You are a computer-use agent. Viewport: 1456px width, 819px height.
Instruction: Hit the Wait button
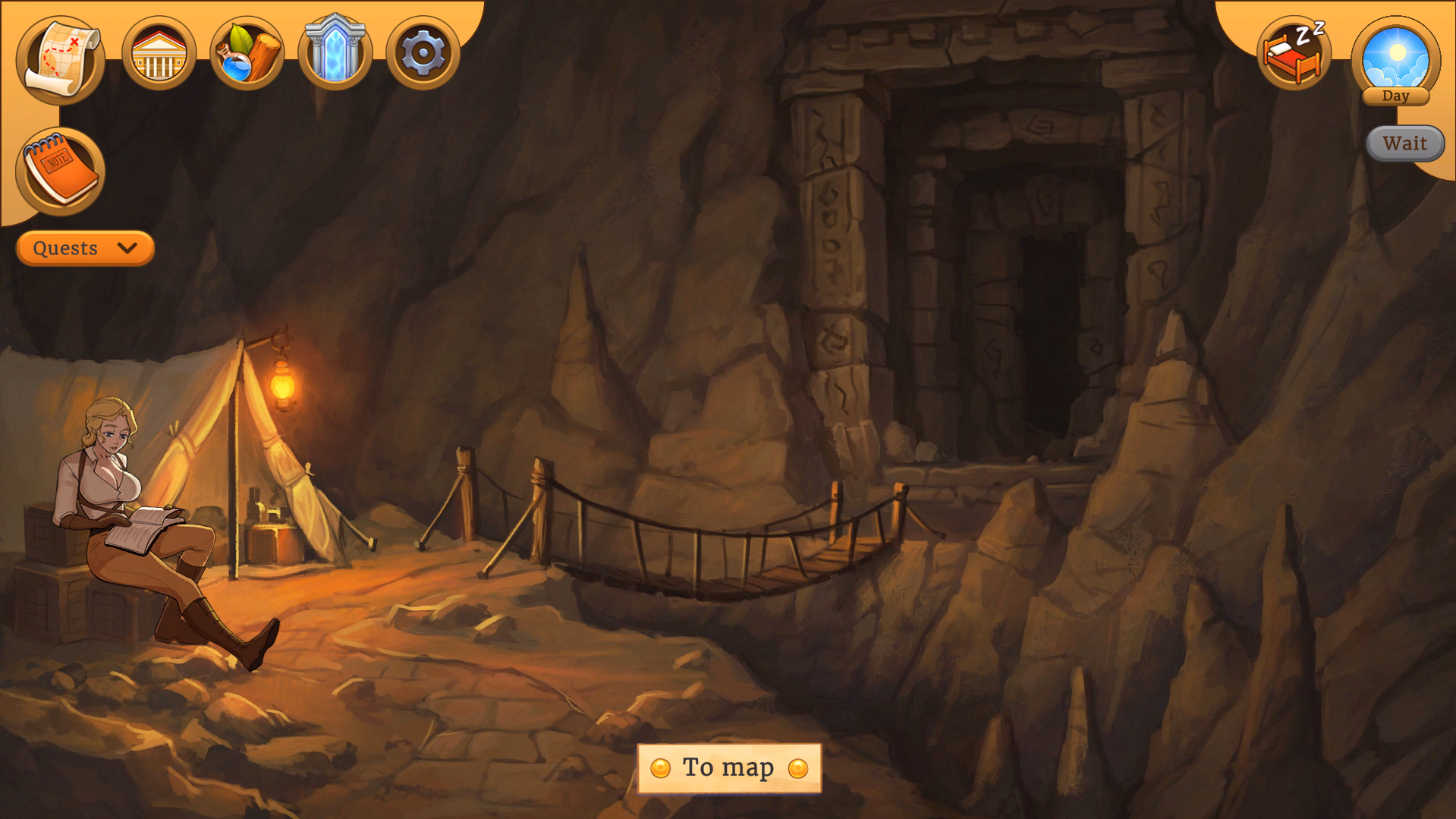(1404, 143)
